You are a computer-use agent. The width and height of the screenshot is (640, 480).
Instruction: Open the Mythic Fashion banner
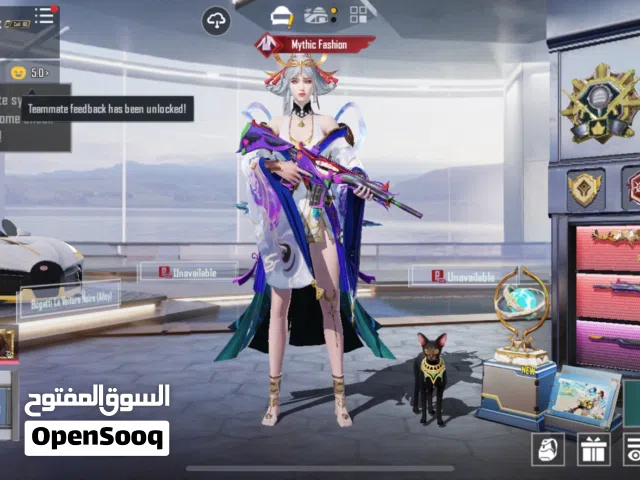pyautogui.click(x=316, y=44)
